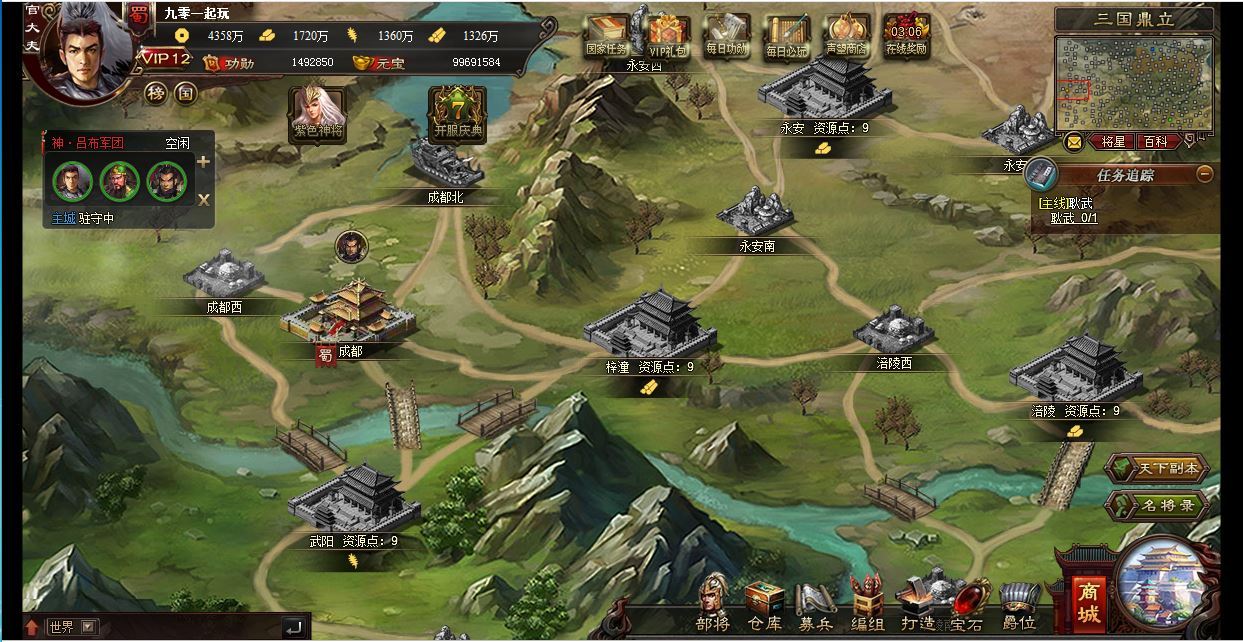Open the 天下副本 dungeon button
The image size is (1243, 642).
pos(1157,468)
